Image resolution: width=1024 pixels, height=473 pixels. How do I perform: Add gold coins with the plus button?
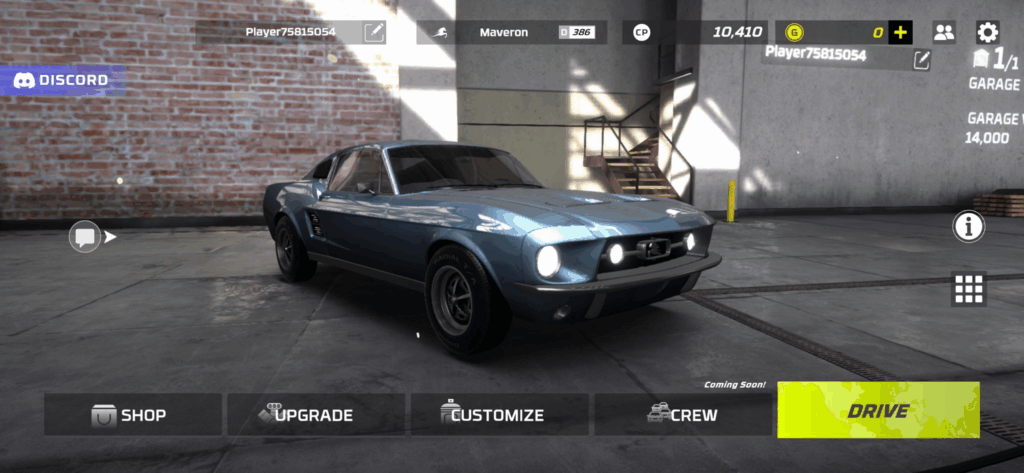pos(900,32)
